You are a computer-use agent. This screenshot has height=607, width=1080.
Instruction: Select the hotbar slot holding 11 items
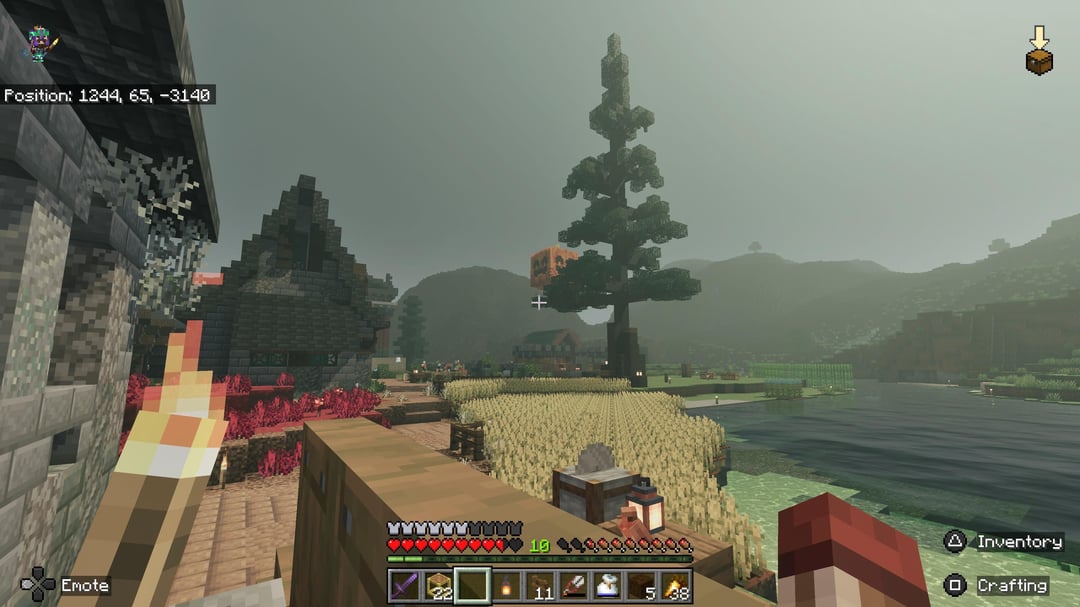coord(540,585)
